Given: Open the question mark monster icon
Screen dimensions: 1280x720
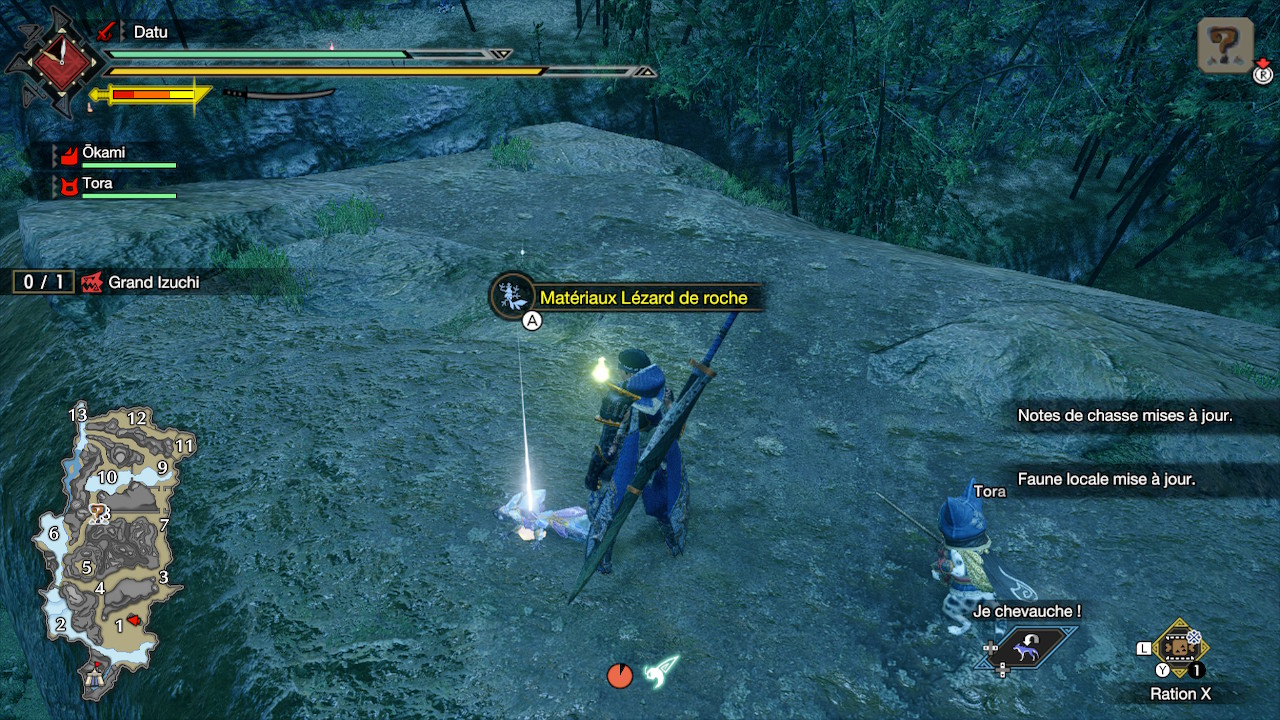Looking at the screenshot, I should point(1225,45).
